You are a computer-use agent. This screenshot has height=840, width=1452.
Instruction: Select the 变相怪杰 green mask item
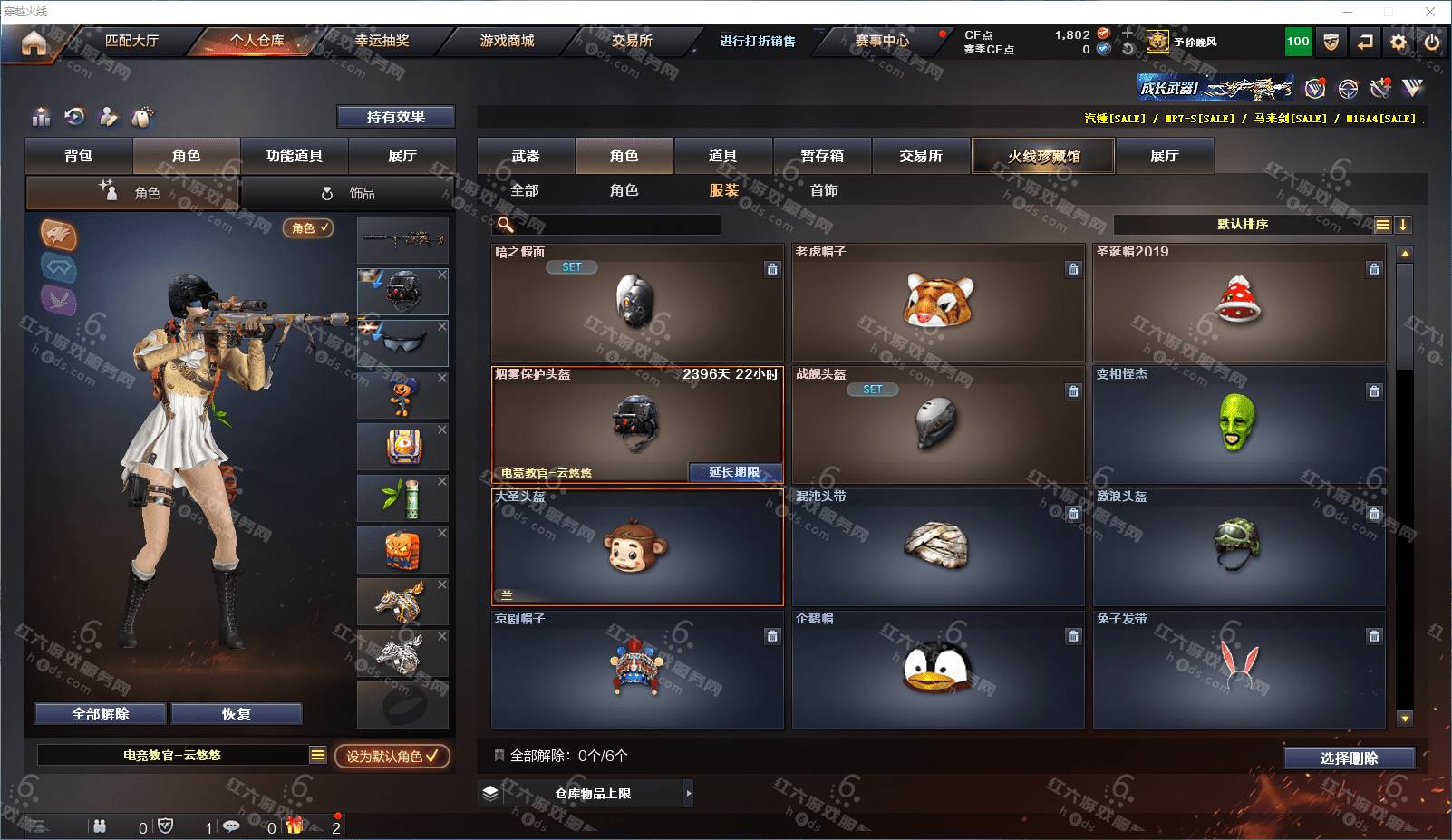pos(1238,425)
